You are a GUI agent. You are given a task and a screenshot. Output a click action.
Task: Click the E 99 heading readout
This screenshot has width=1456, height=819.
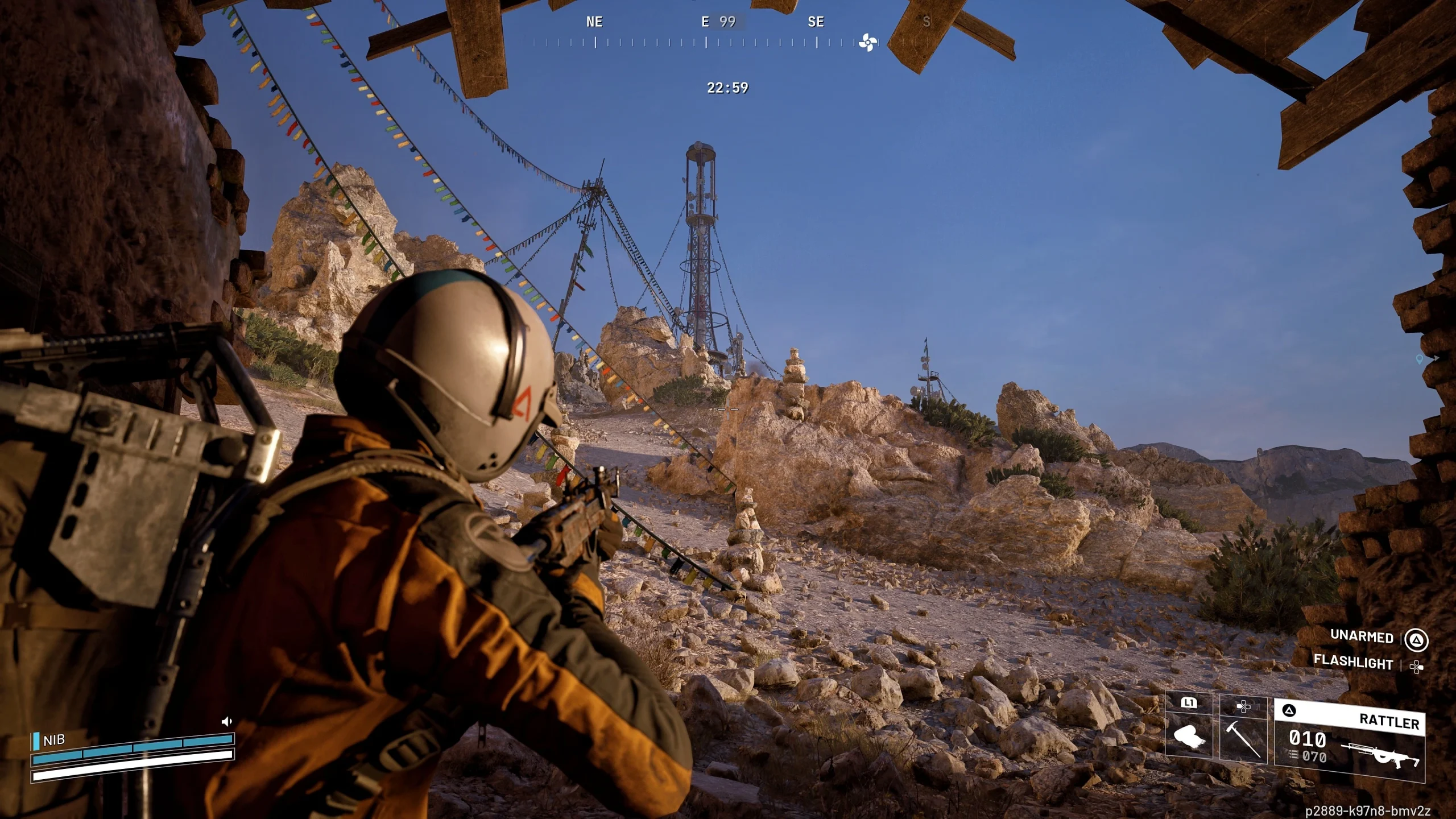(x=718, y=22)
